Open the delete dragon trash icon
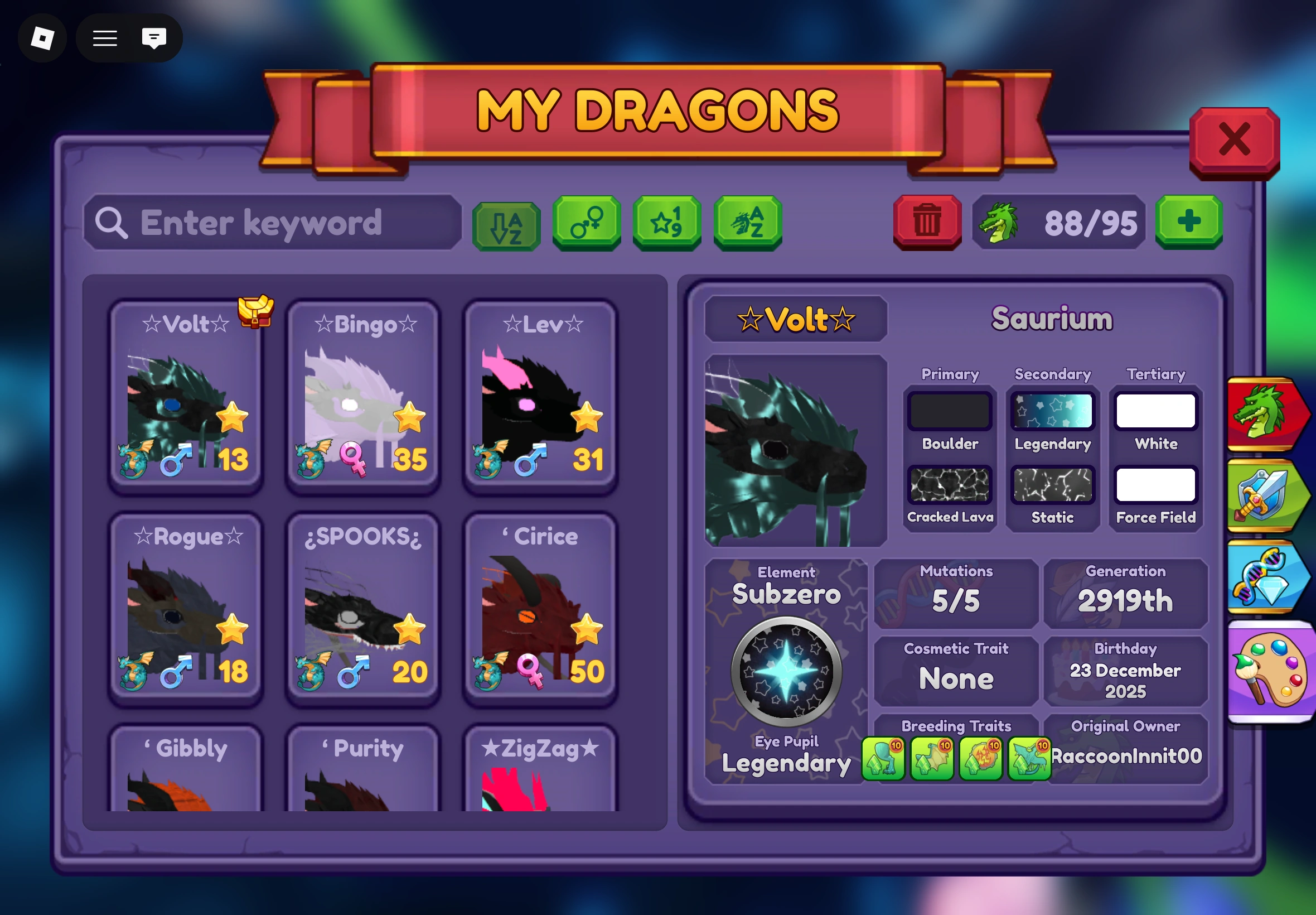The width and height of the screenshot is (1316, 915). tap(927, 224)
